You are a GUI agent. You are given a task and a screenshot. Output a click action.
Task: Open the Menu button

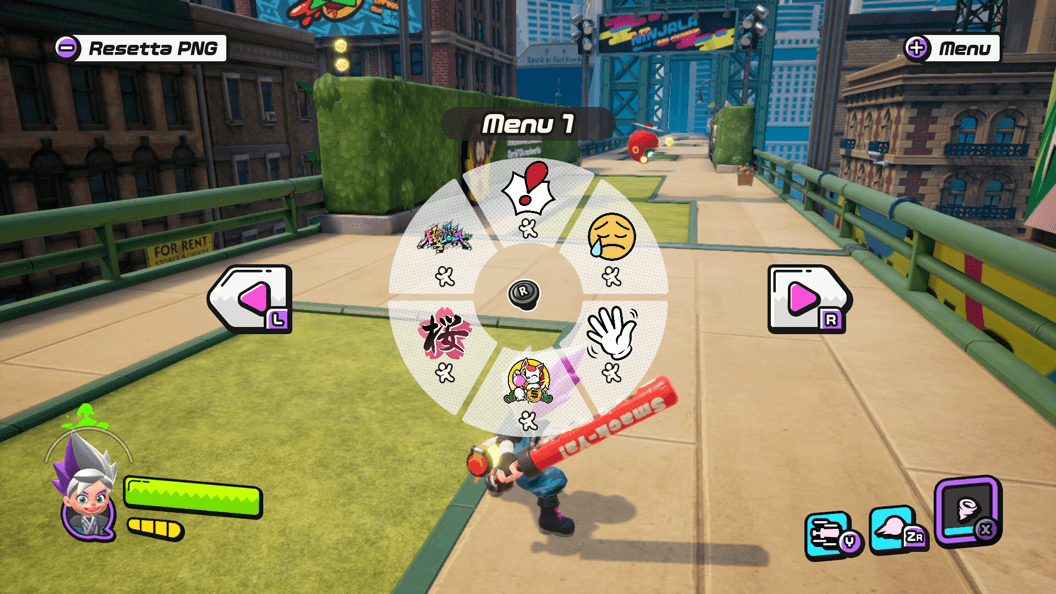tap(951, 48)
